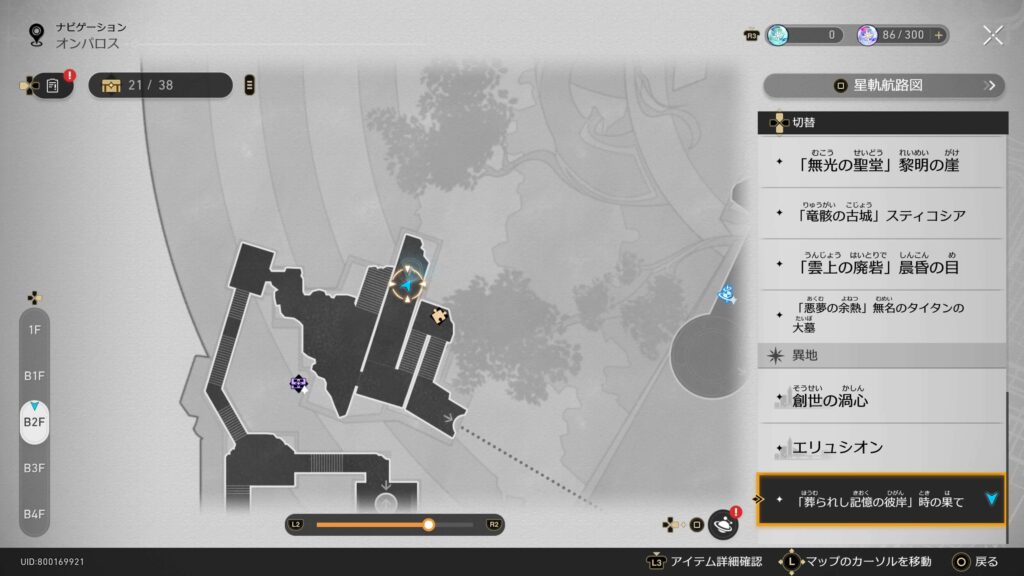Choose 「竜骸の古城」スティコシア from the list
The height and width of the screenshot is (576, 1024).
(x=880, y=214)
